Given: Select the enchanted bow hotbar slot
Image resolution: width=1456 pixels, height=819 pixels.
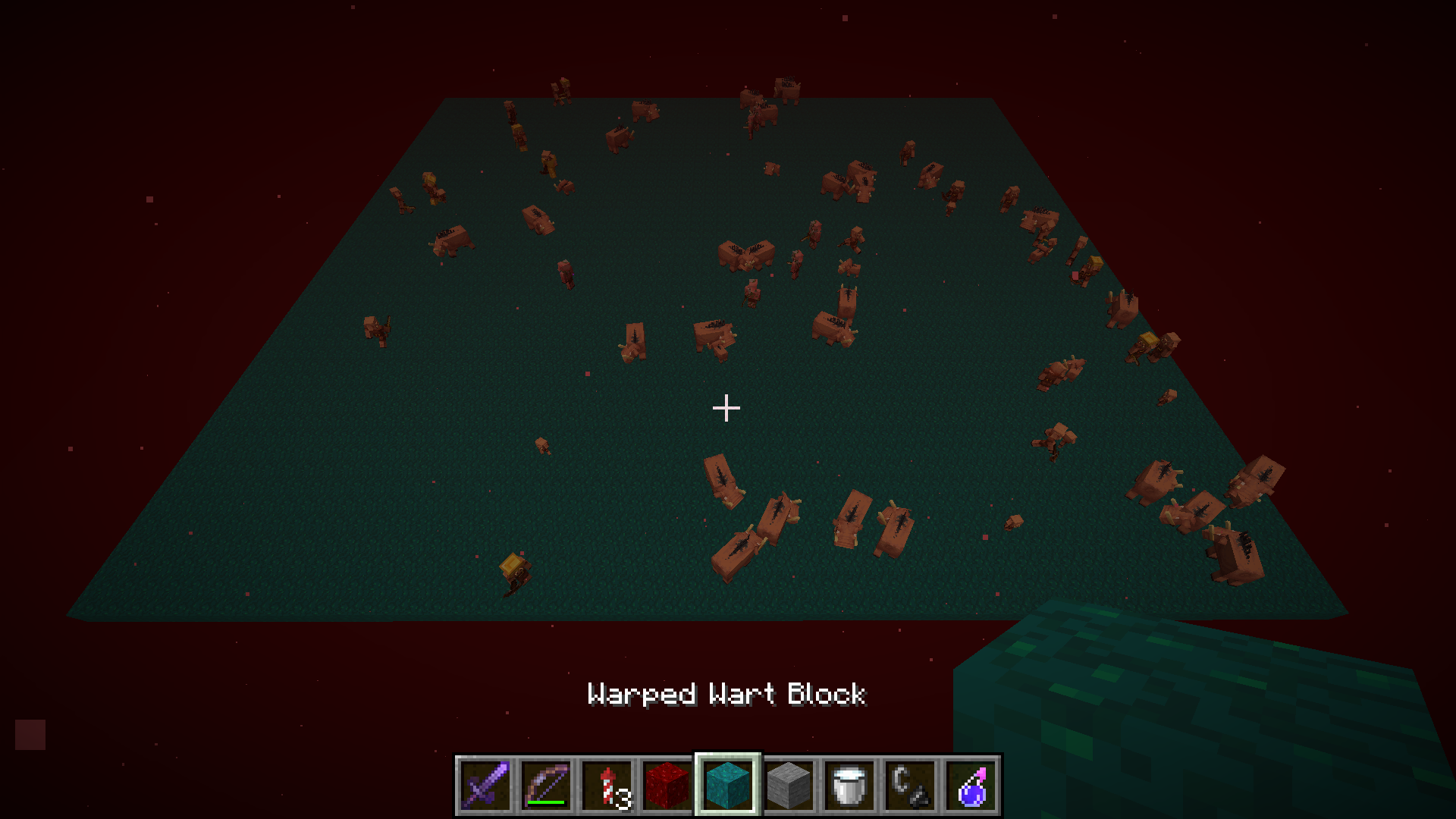Looking at the screenshot, I should [x=546, y=785].
